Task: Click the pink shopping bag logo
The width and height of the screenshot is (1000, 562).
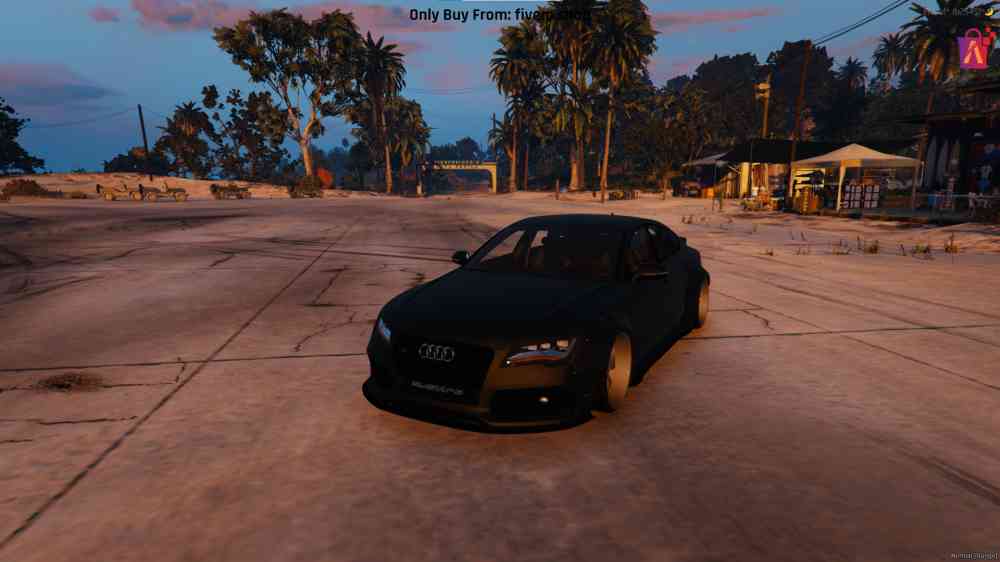Action: [975, 47]
